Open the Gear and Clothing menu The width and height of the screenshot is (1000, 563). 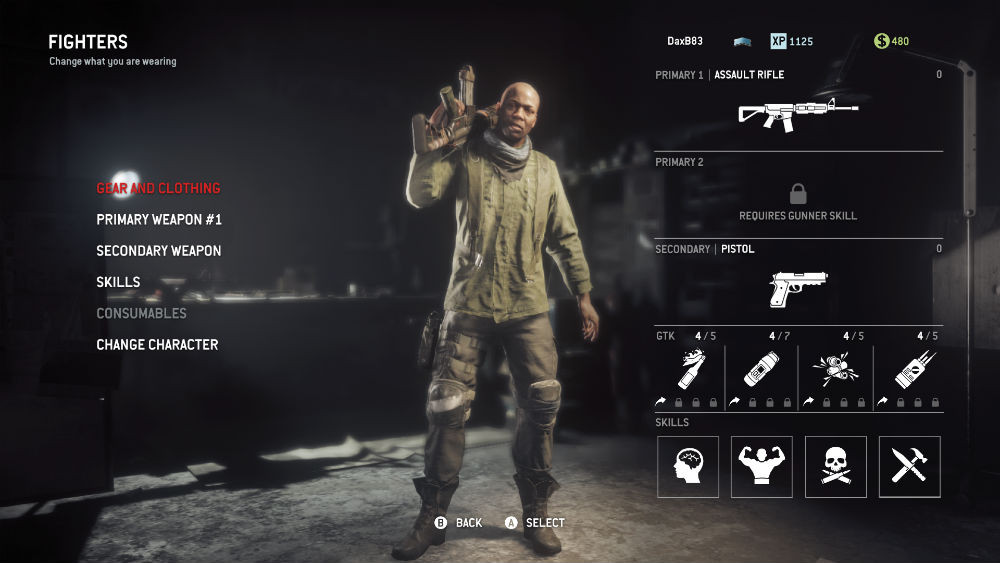tap(158, 188)
